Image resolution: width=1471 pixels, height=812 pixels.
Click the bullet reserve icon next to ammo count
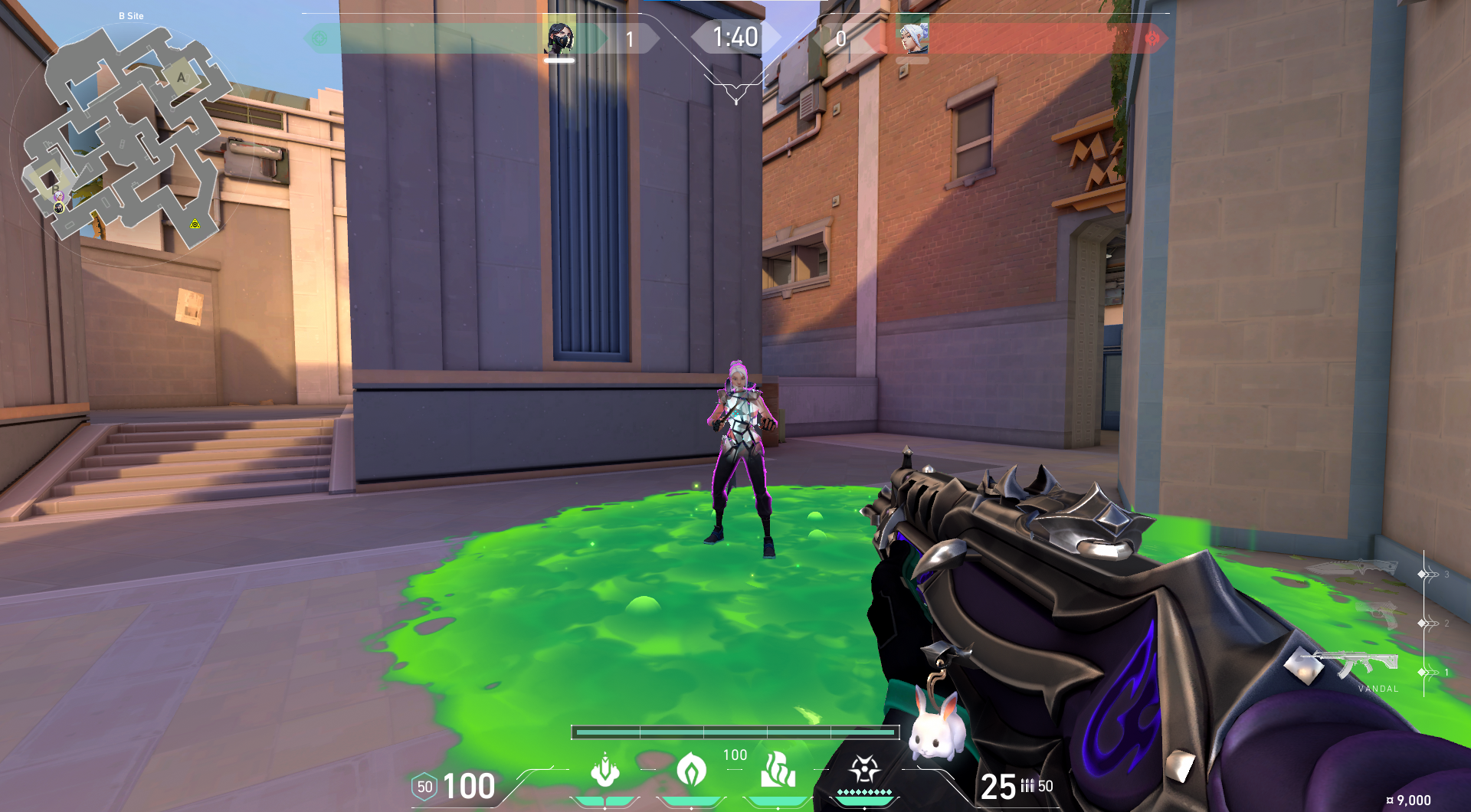point(1027,786)
